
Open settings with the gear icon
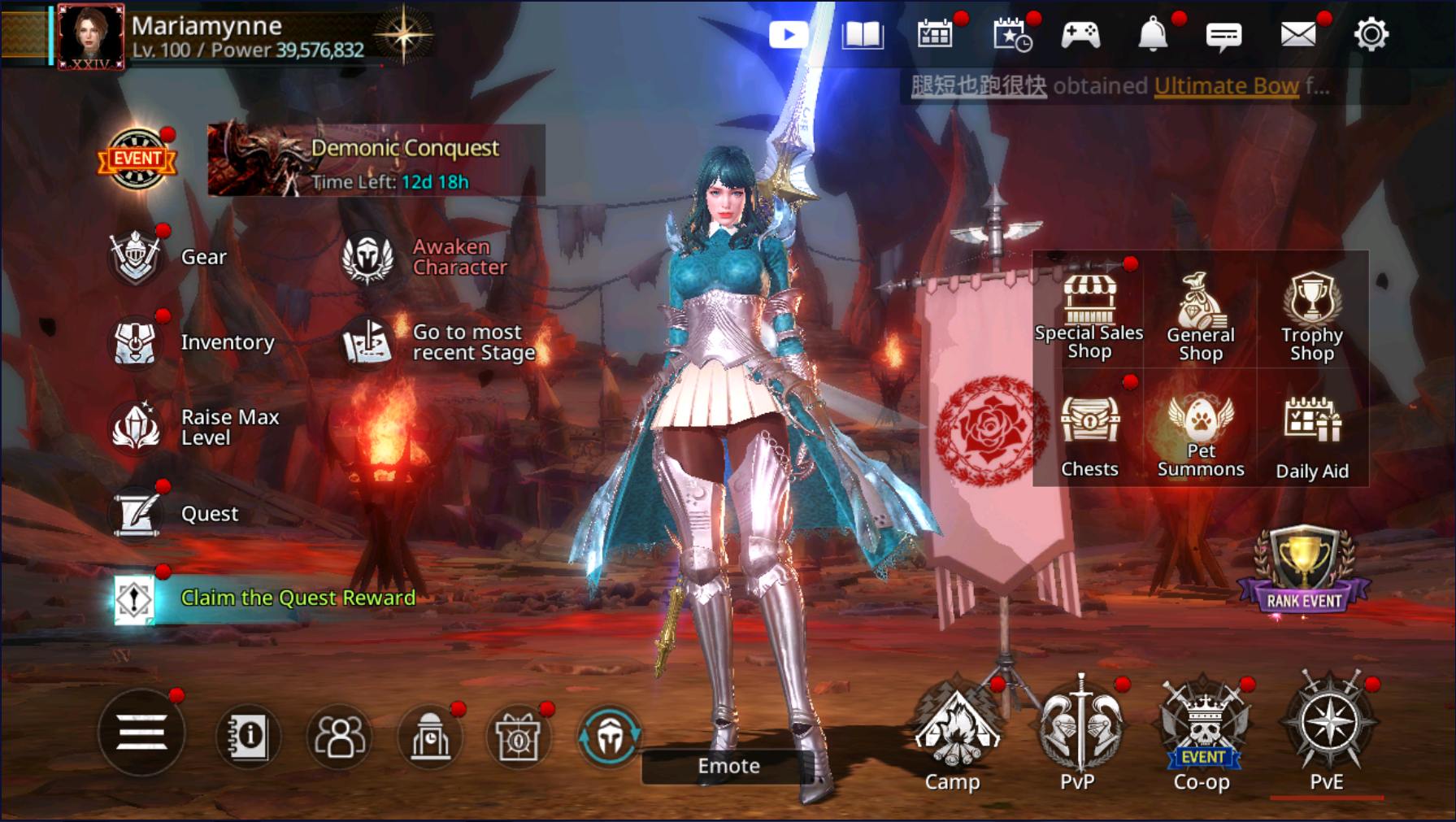point(1371,35)
